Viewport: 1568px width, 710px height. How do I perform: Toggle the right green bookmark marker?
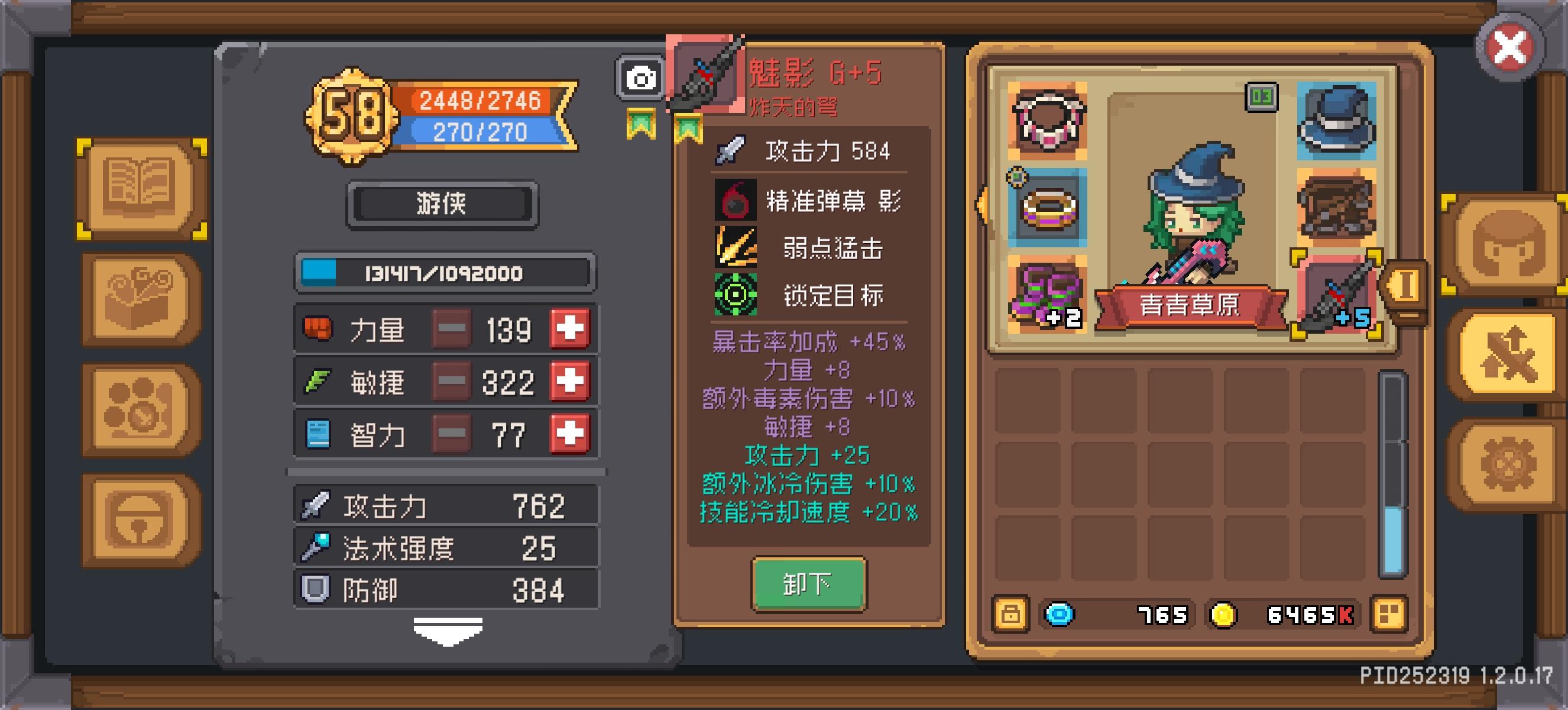pyautogui.click(x=689, y=128)
